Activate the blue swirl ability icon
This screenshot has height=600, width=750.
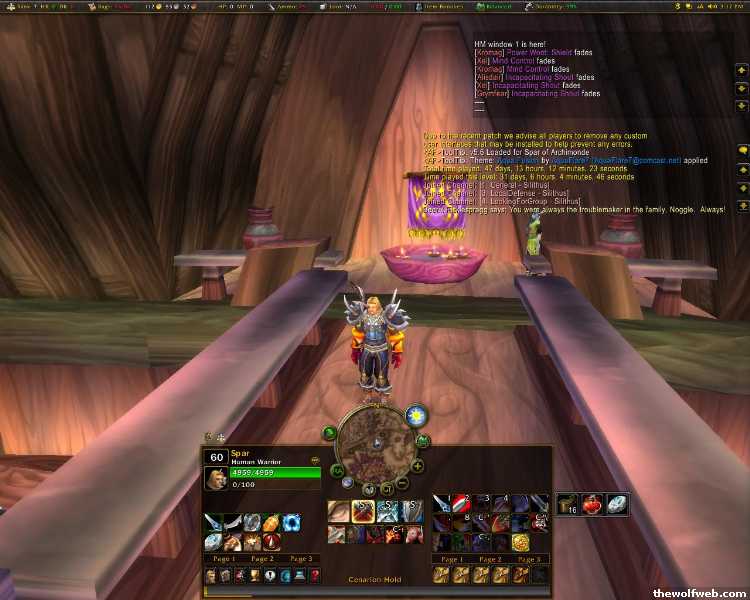[x=291, y=522]
